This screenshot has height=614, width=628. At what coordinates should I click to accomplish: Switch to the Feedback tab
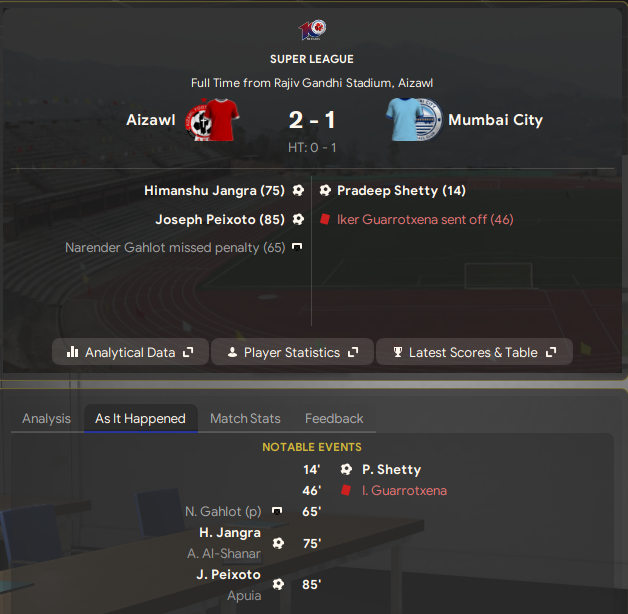334,418
